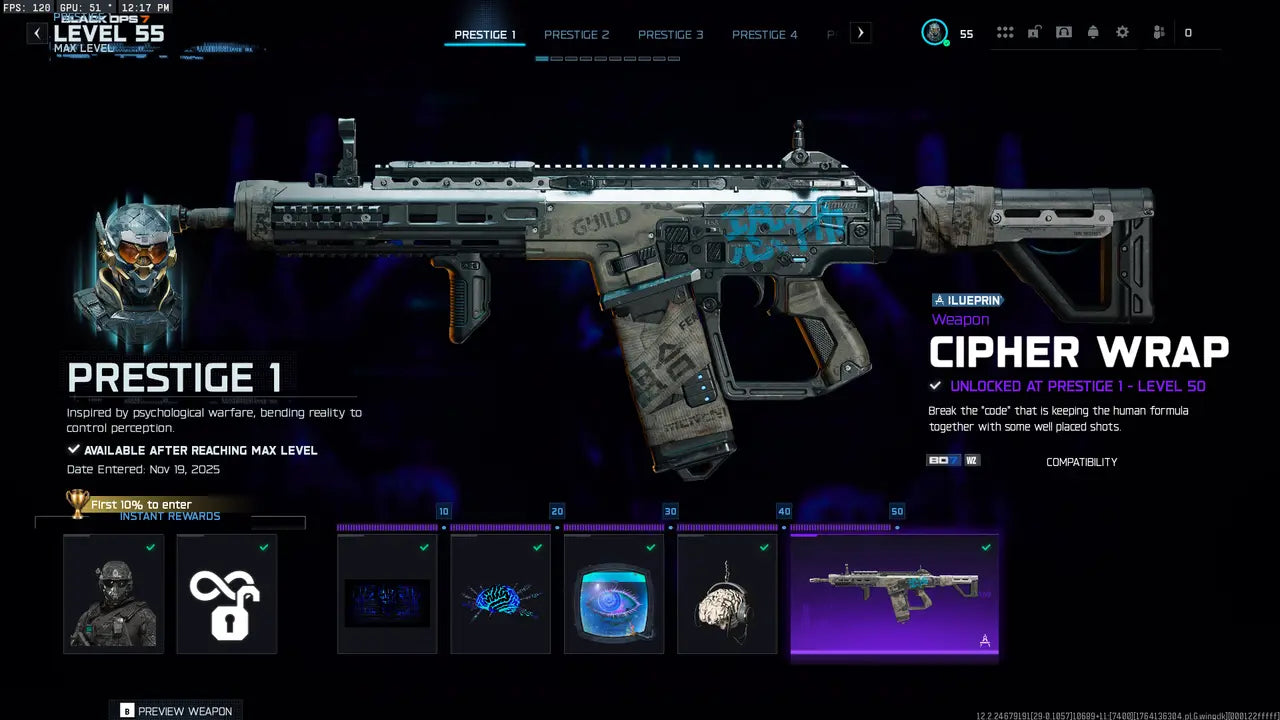
Task: Select the Cipher Wrap blueprint reward thumbnail
Action: point(894,595)
